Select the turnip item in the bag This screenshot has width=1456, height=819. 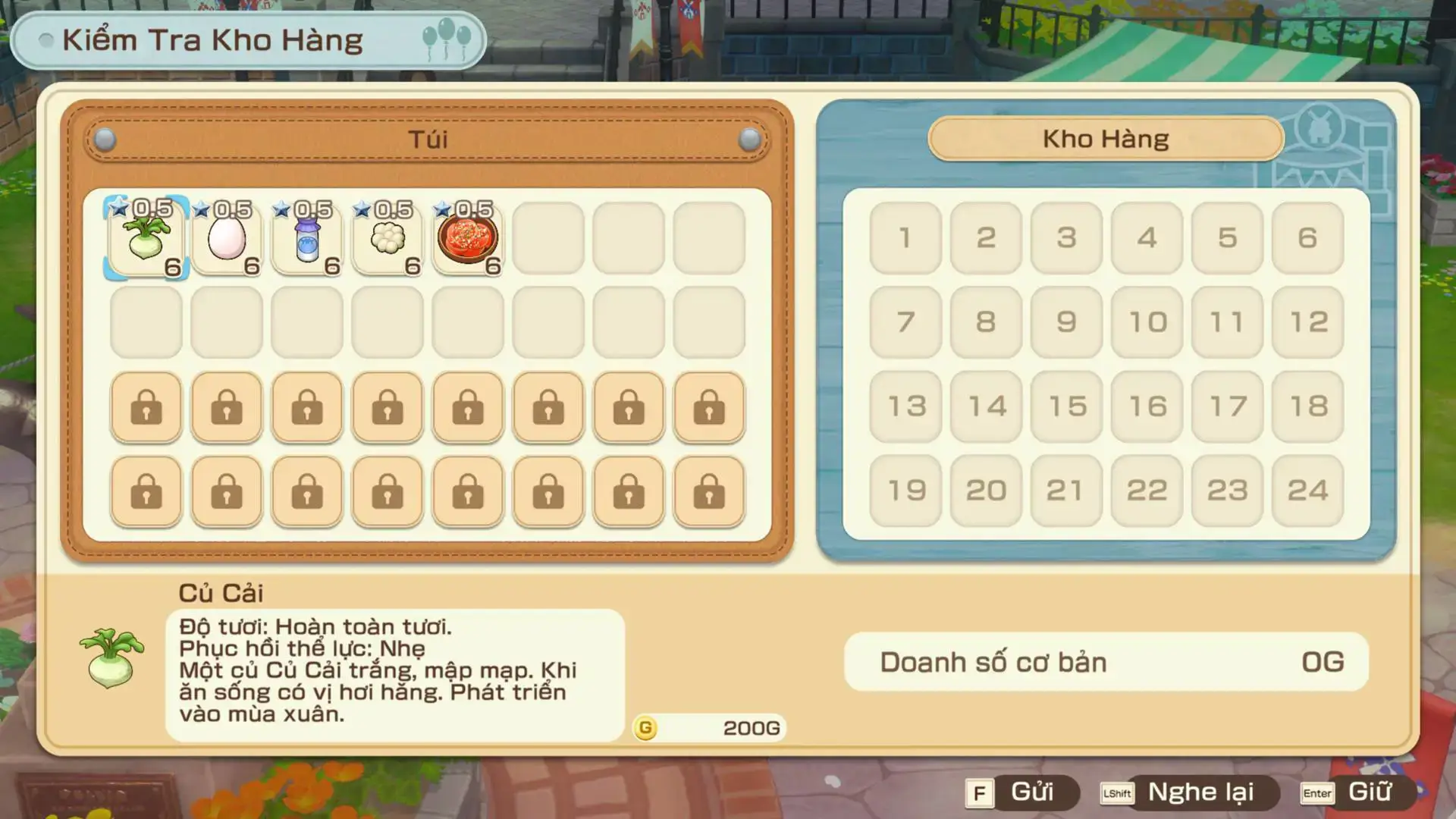tap(146, 239)
